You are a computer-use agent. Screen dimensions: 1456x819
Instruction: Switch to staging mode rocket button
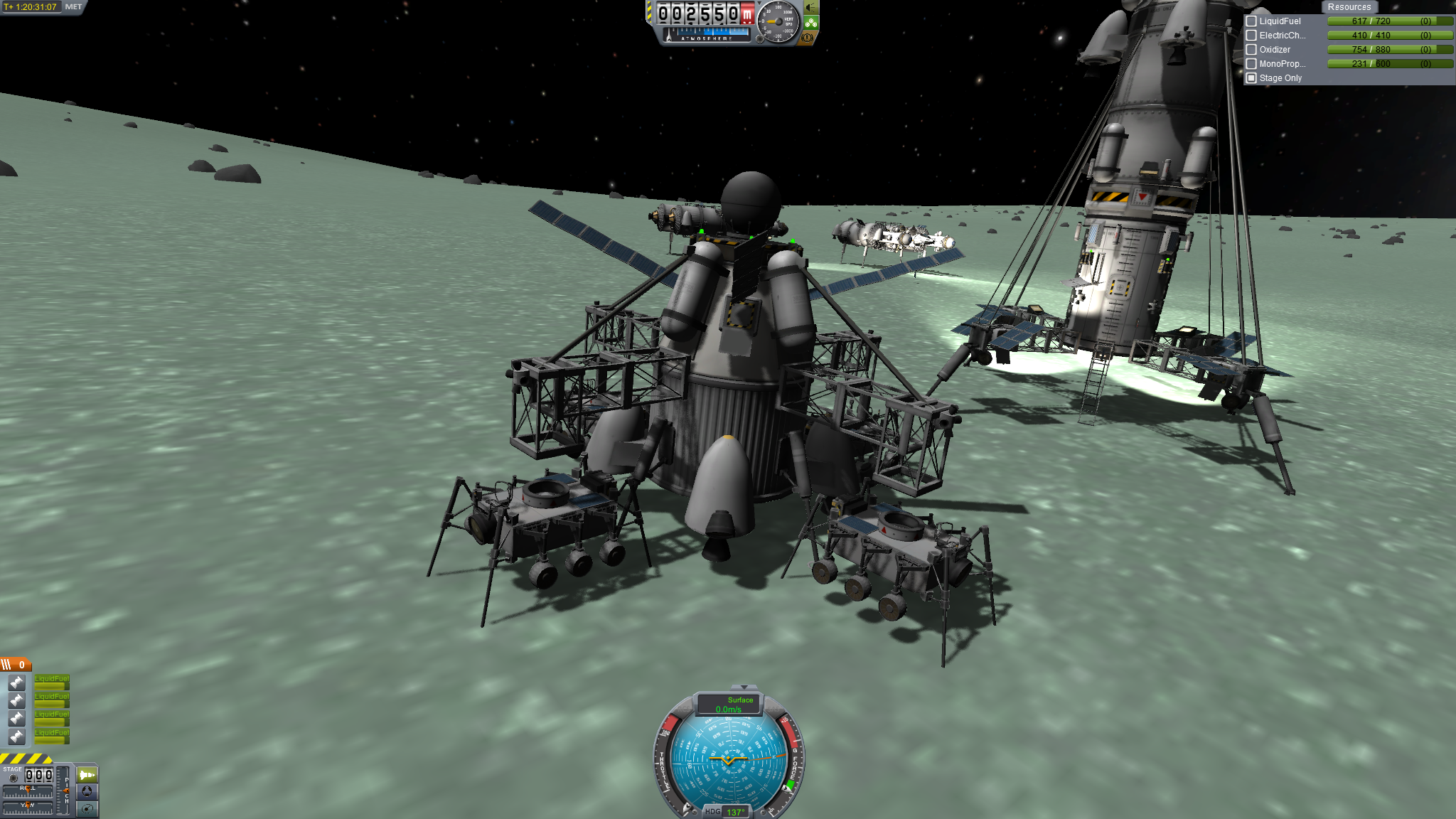coord(87,774)
